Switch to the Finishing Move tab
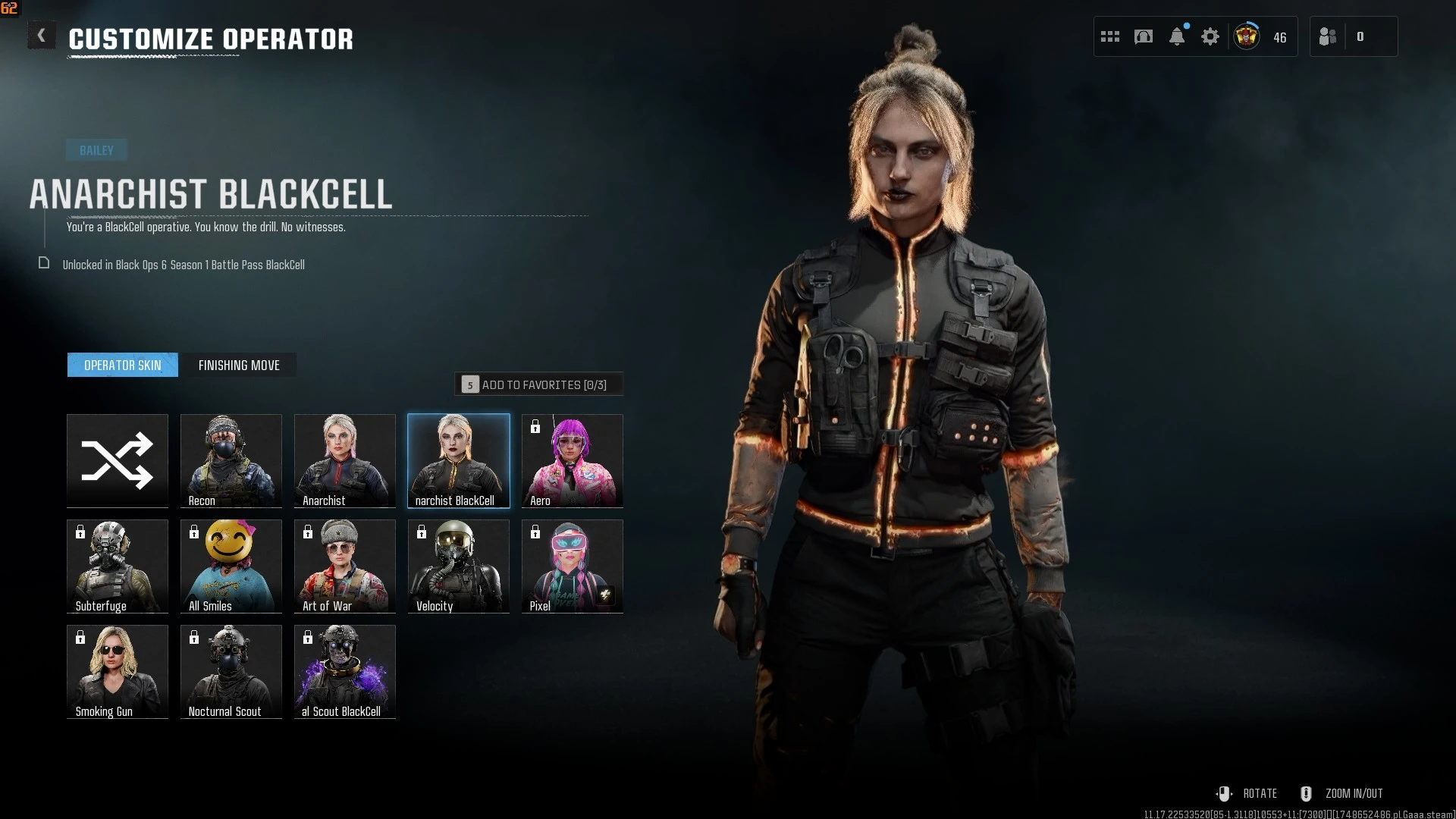1456x819 pixels. (239, 366)
